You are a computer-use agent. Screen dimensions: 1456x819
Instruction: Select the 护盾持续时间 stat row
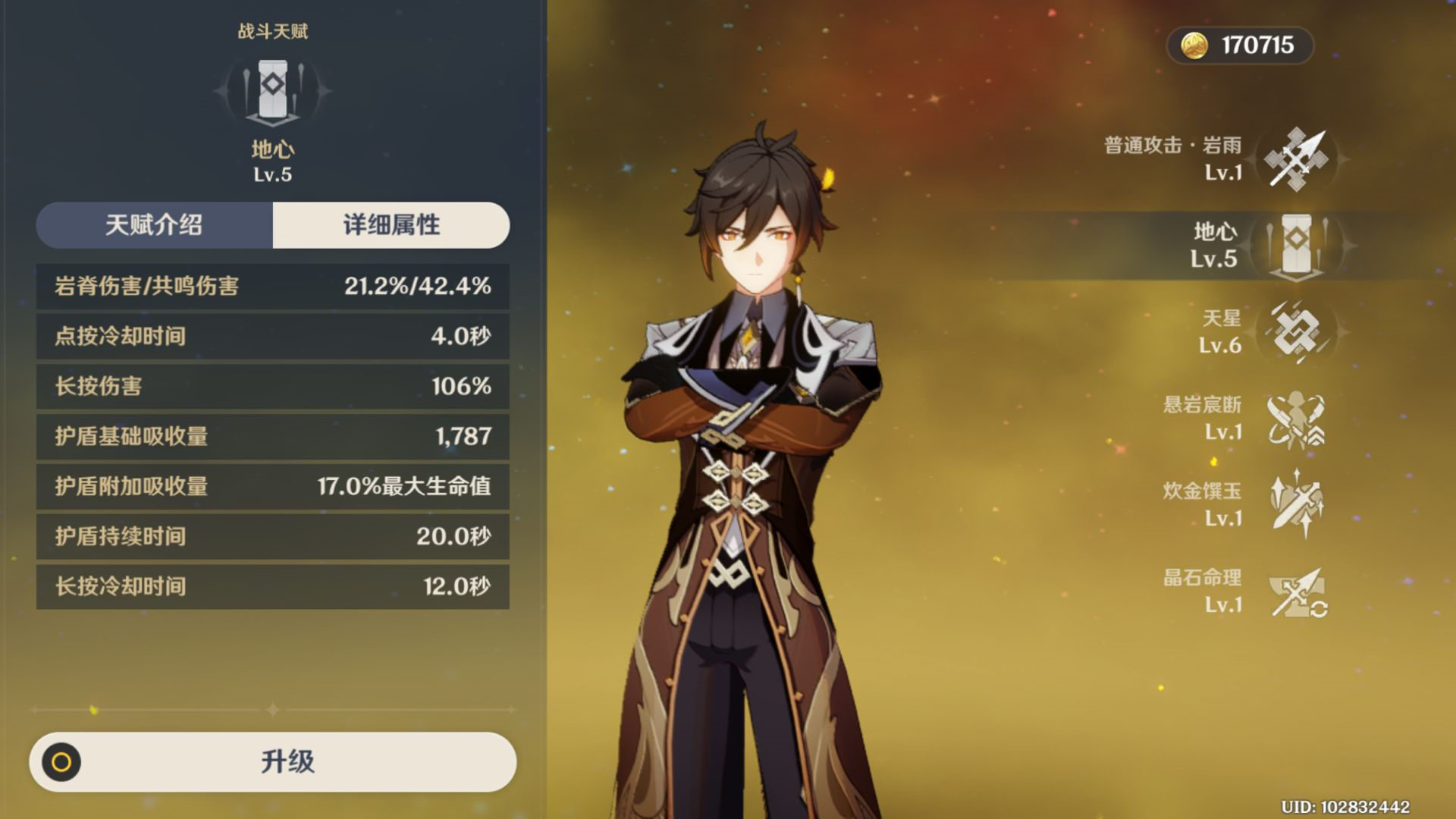(273, 537)
